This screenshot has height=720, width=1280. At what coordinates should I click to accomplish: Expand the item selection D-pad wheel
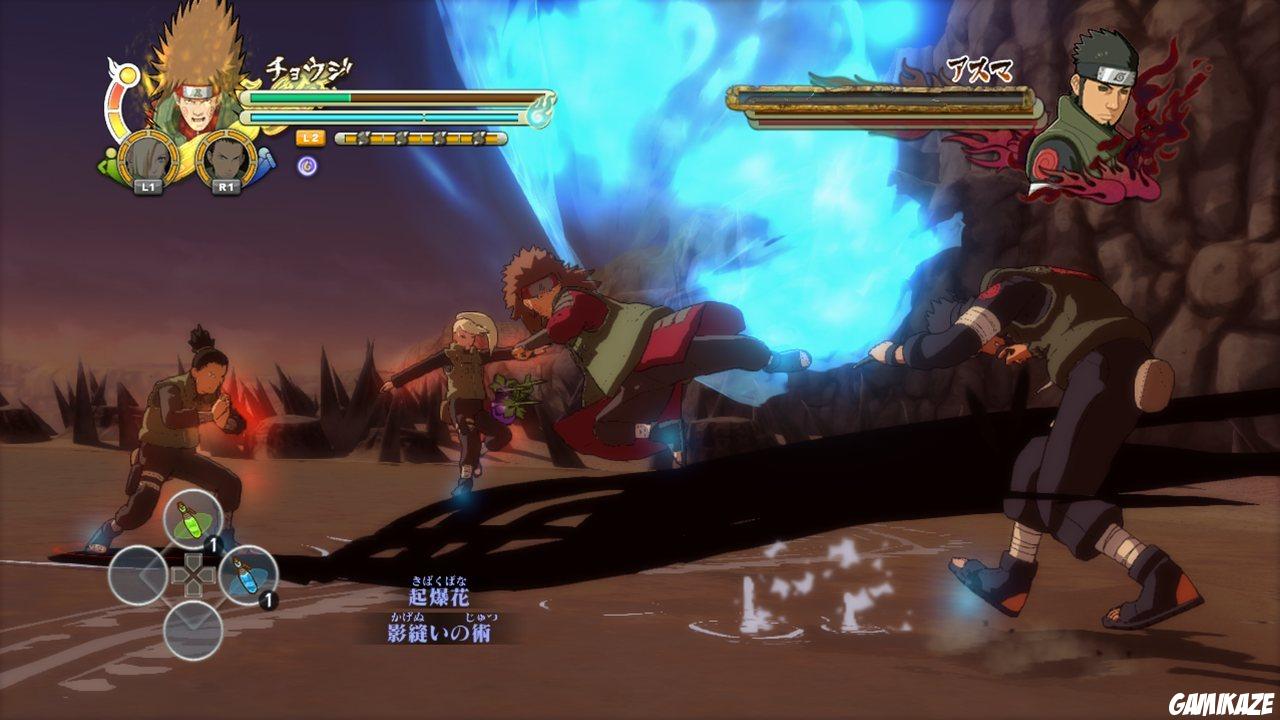pyautogui.click(x=193, y=576)
